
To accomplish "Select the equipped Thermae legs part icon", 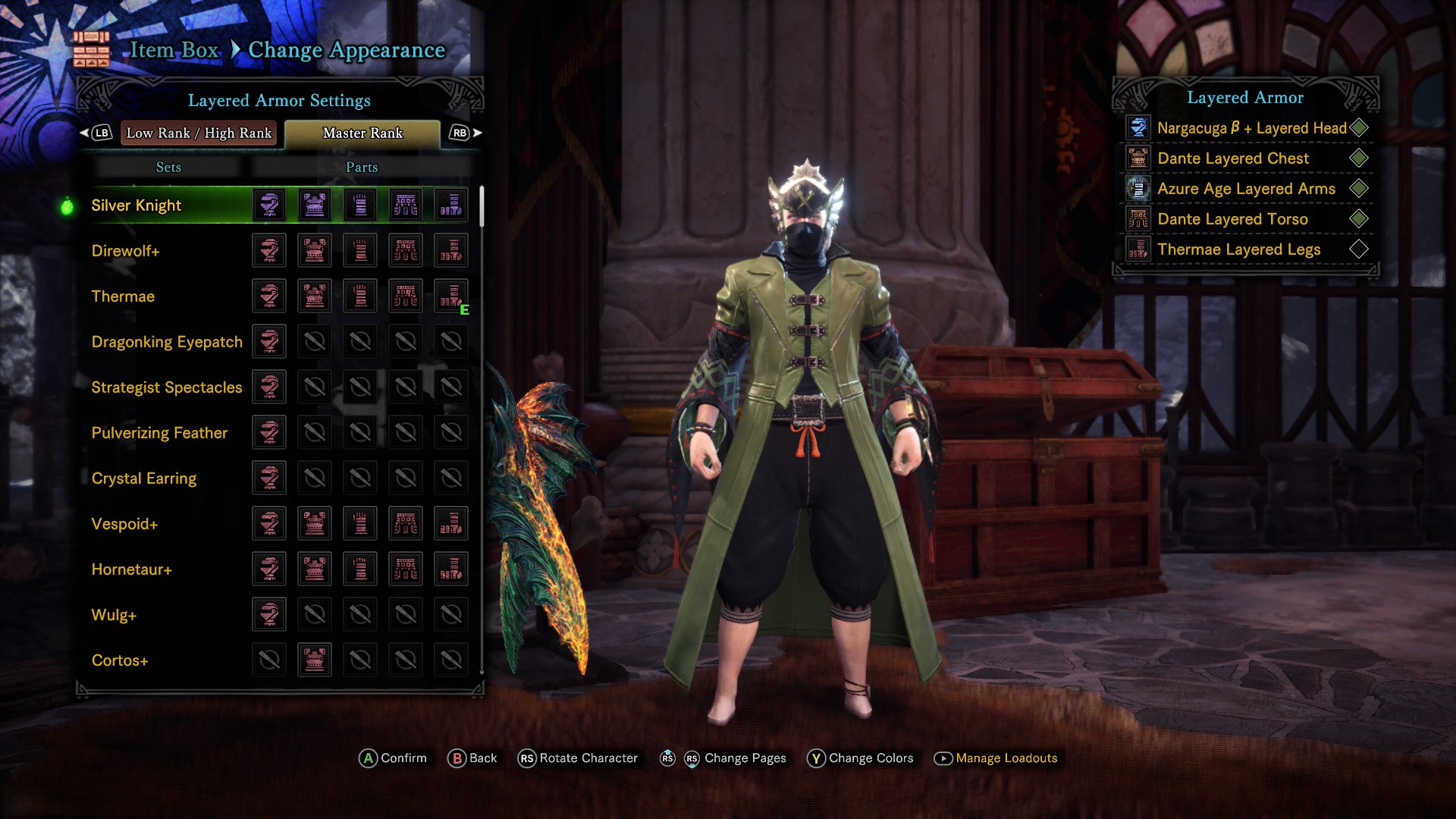I will [x=451, y=296].
